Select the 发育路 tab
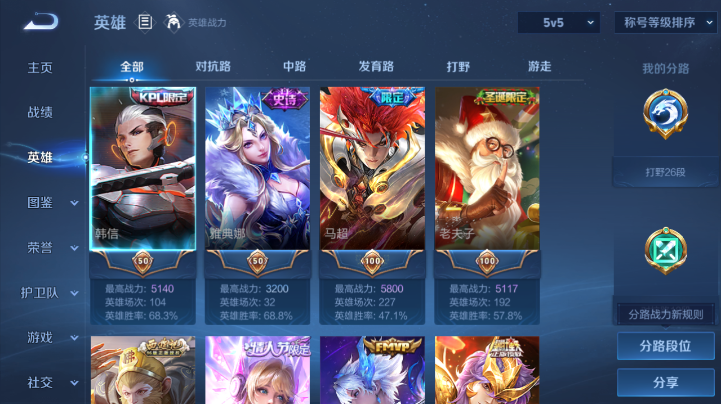Image resolution: width=721 pixels, height=404 pixels. click(376, 67)
